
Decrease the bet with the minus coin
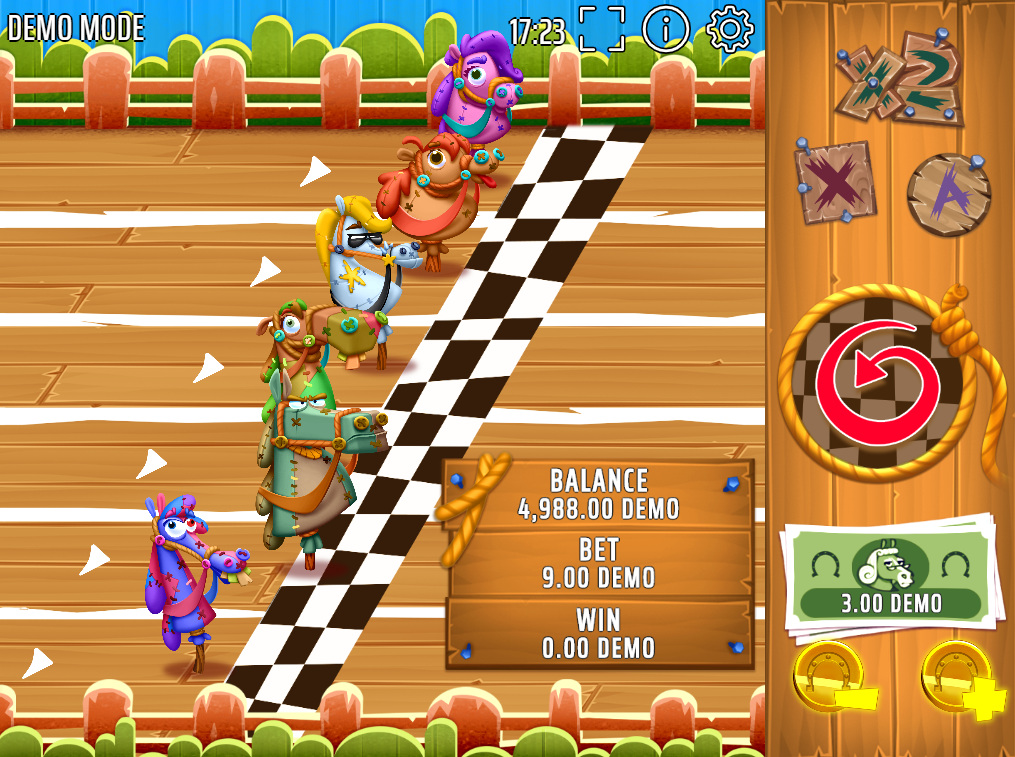[832, 679]
